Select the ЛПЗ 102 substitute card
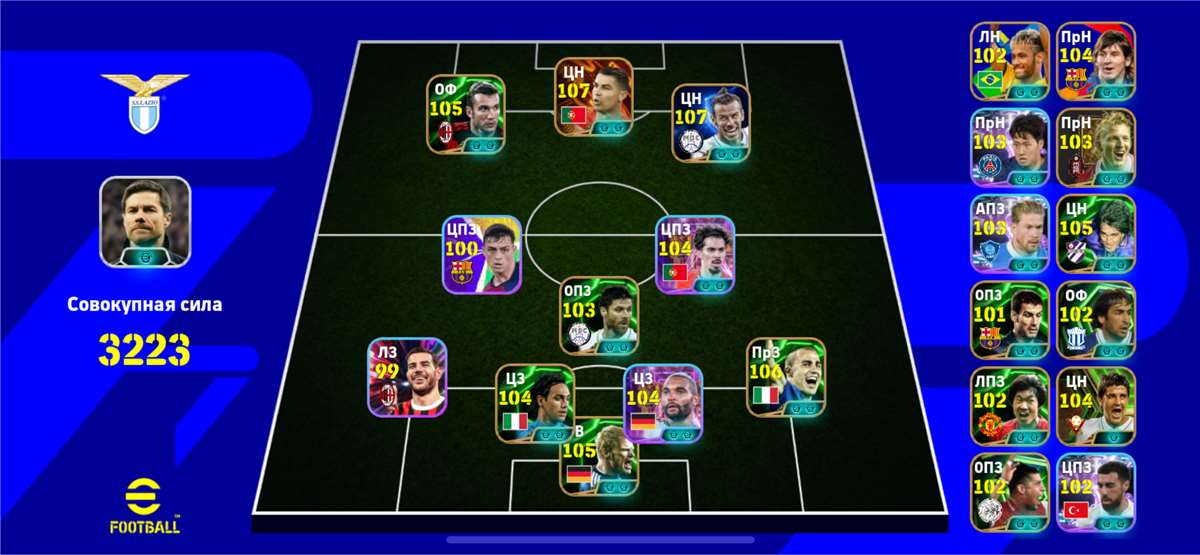This screenshot has height=555, width=1200. click(1009, 406)
